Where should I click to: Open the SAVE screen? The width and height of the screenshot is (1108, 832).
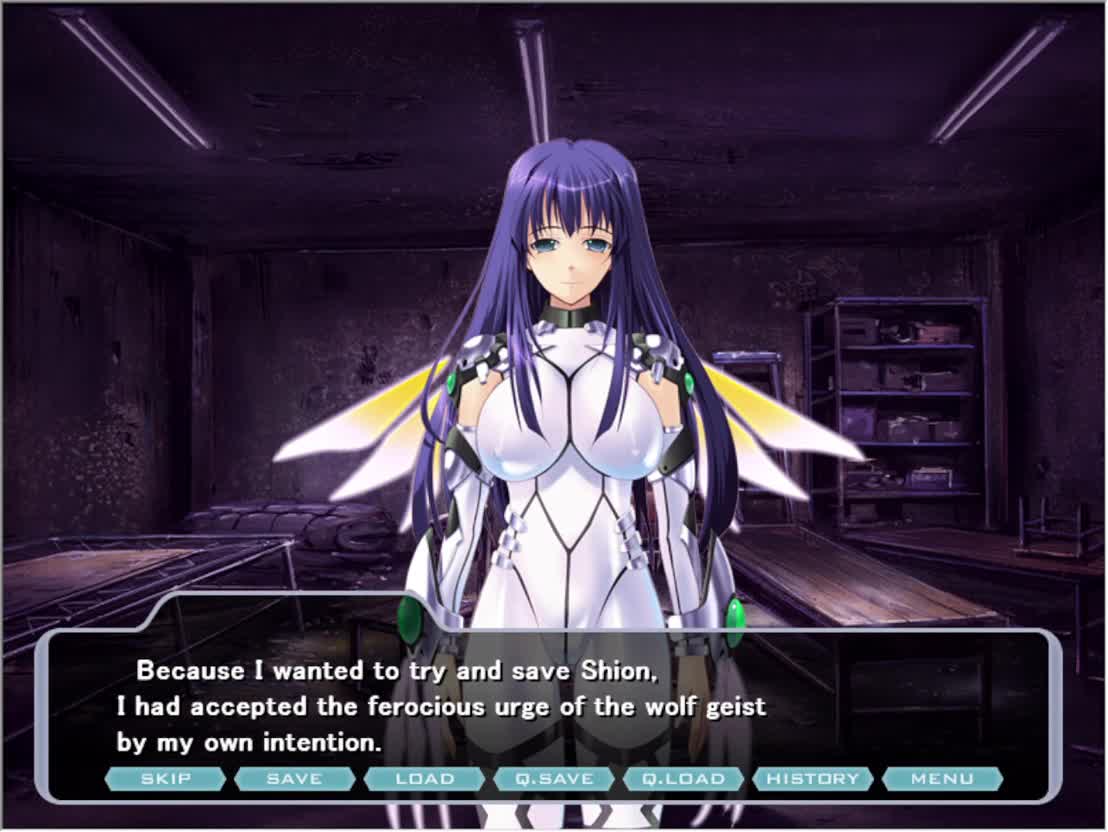coord(295,779)
